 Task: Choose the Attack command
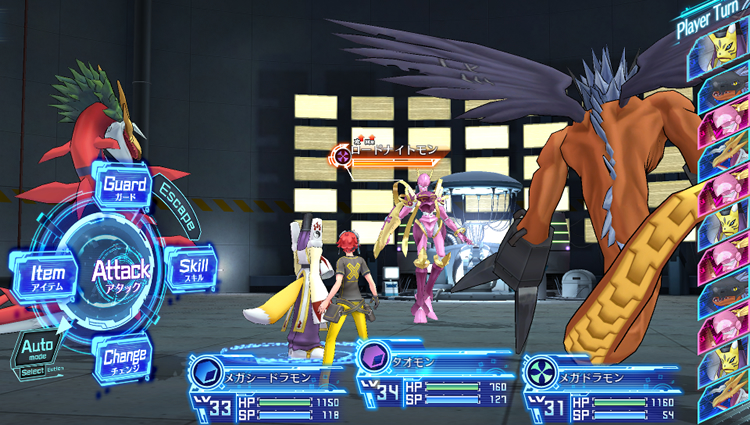121,270
